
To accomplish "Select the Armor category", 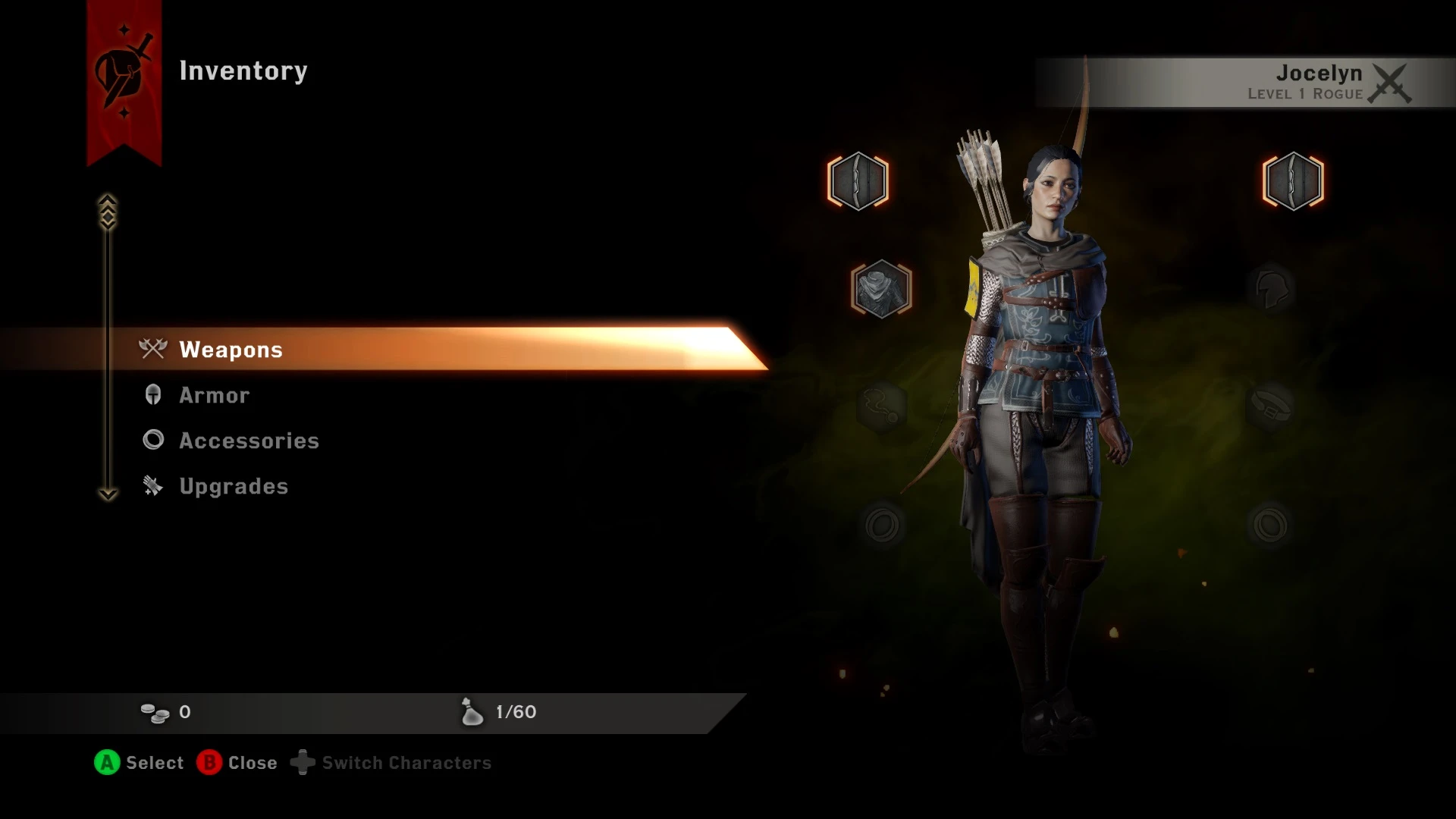I will click(x=213, y=395).
